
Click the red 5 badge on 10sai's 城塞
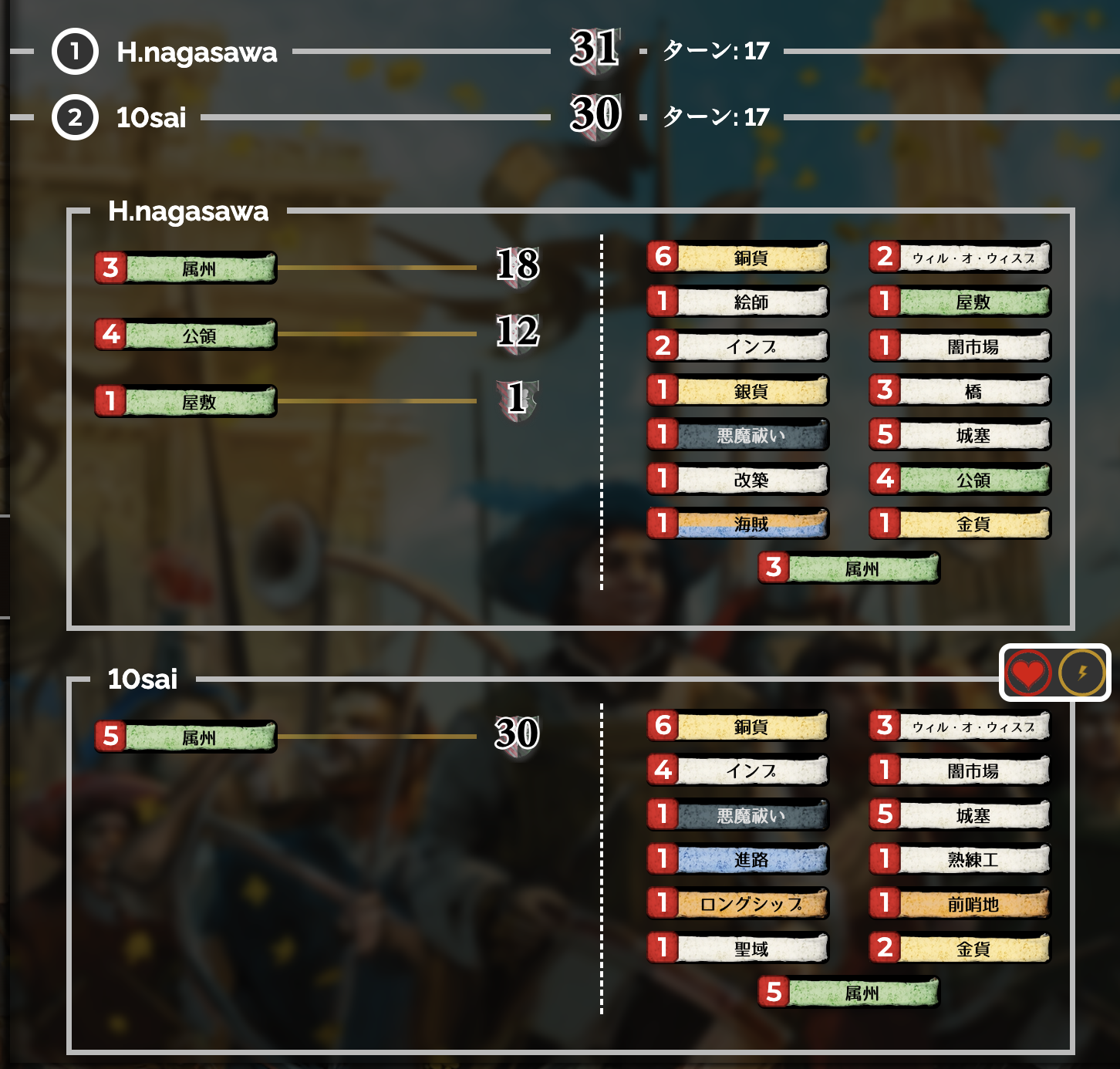885,814
